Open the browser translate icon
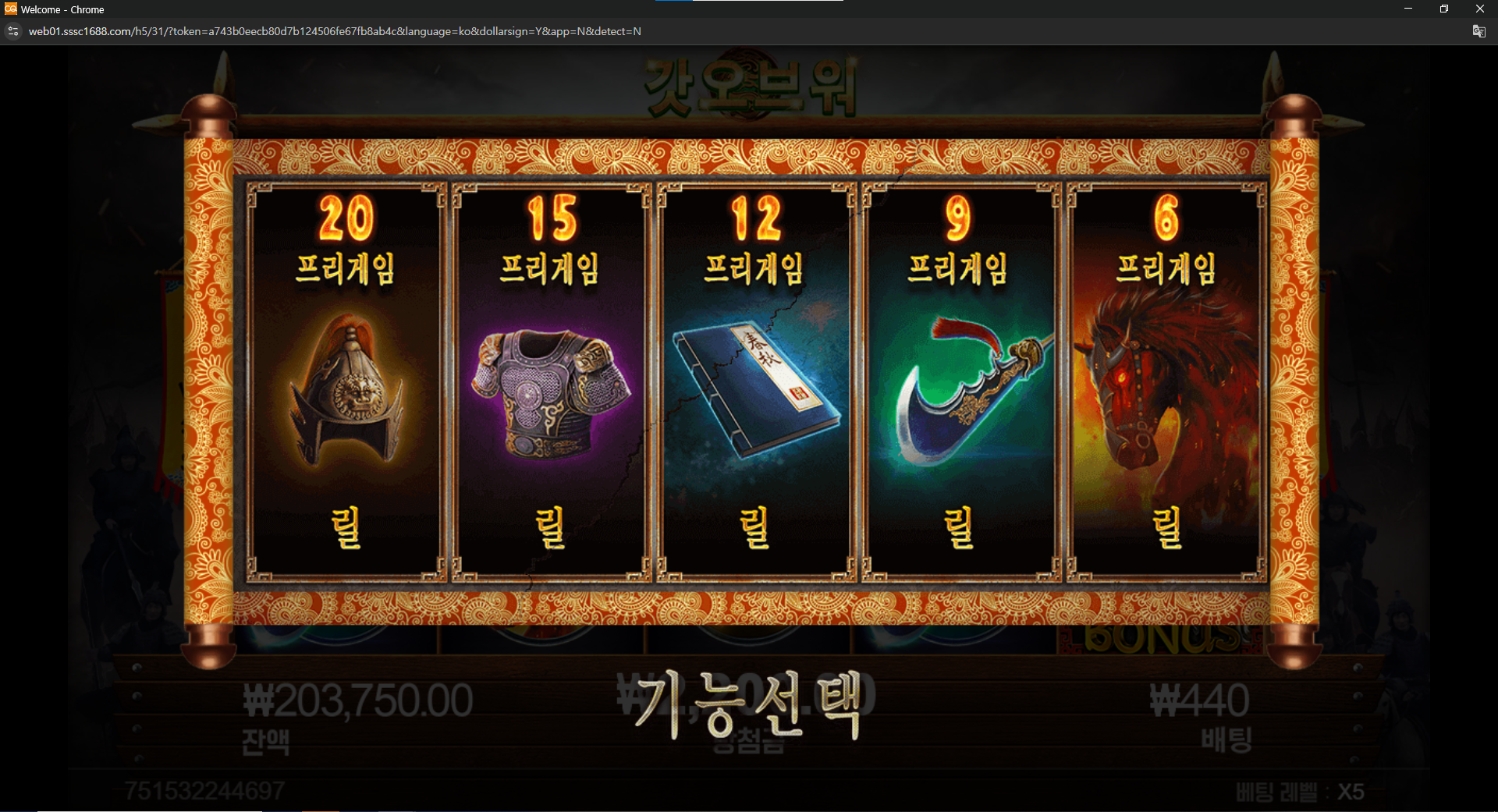The width and height of the screenshot is (1498, 812). point(1478,31)
